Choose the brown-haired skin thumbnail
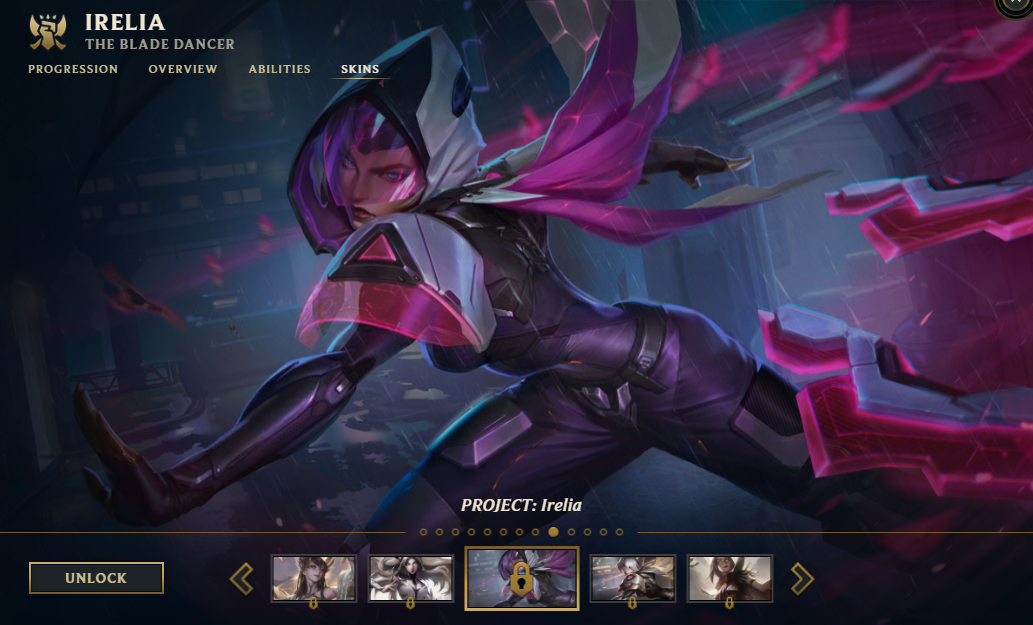Image resolution: width=1033 pixels, height=625 pixels. click(x=730, y=578)
